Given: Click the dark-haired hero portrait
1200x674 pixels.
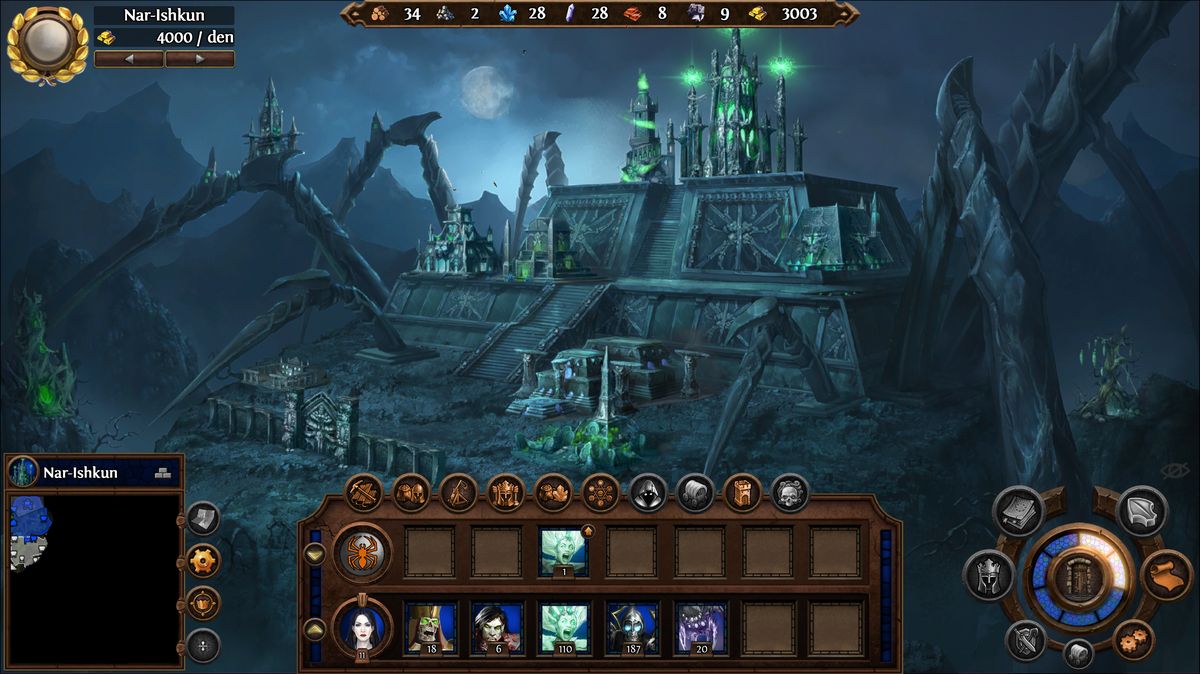Looking at the screenshot, I should 362,627.
